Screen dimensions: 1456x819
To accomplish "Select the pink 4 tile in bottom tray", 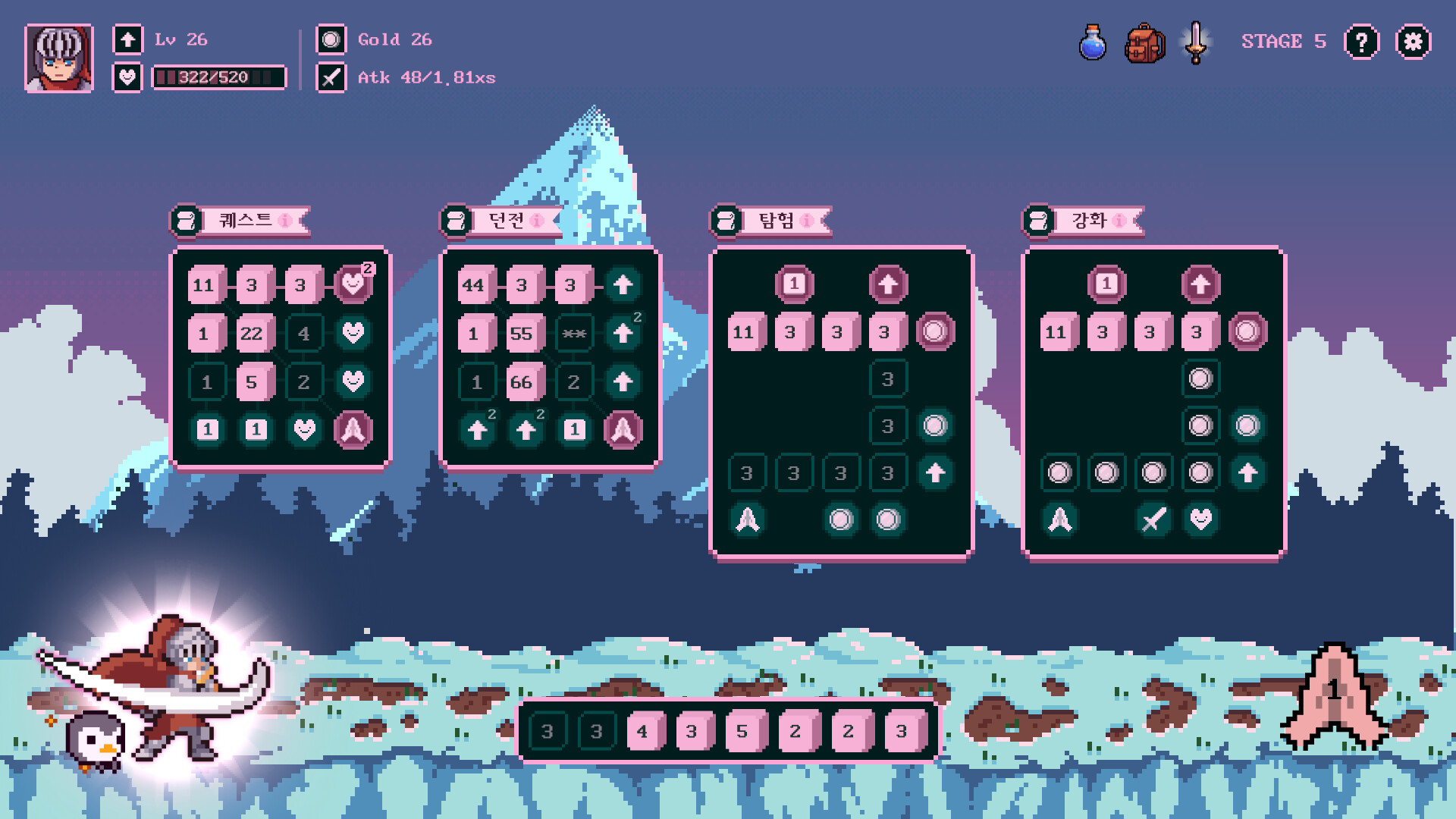I will pyautogui.click(x=643, y=732).
